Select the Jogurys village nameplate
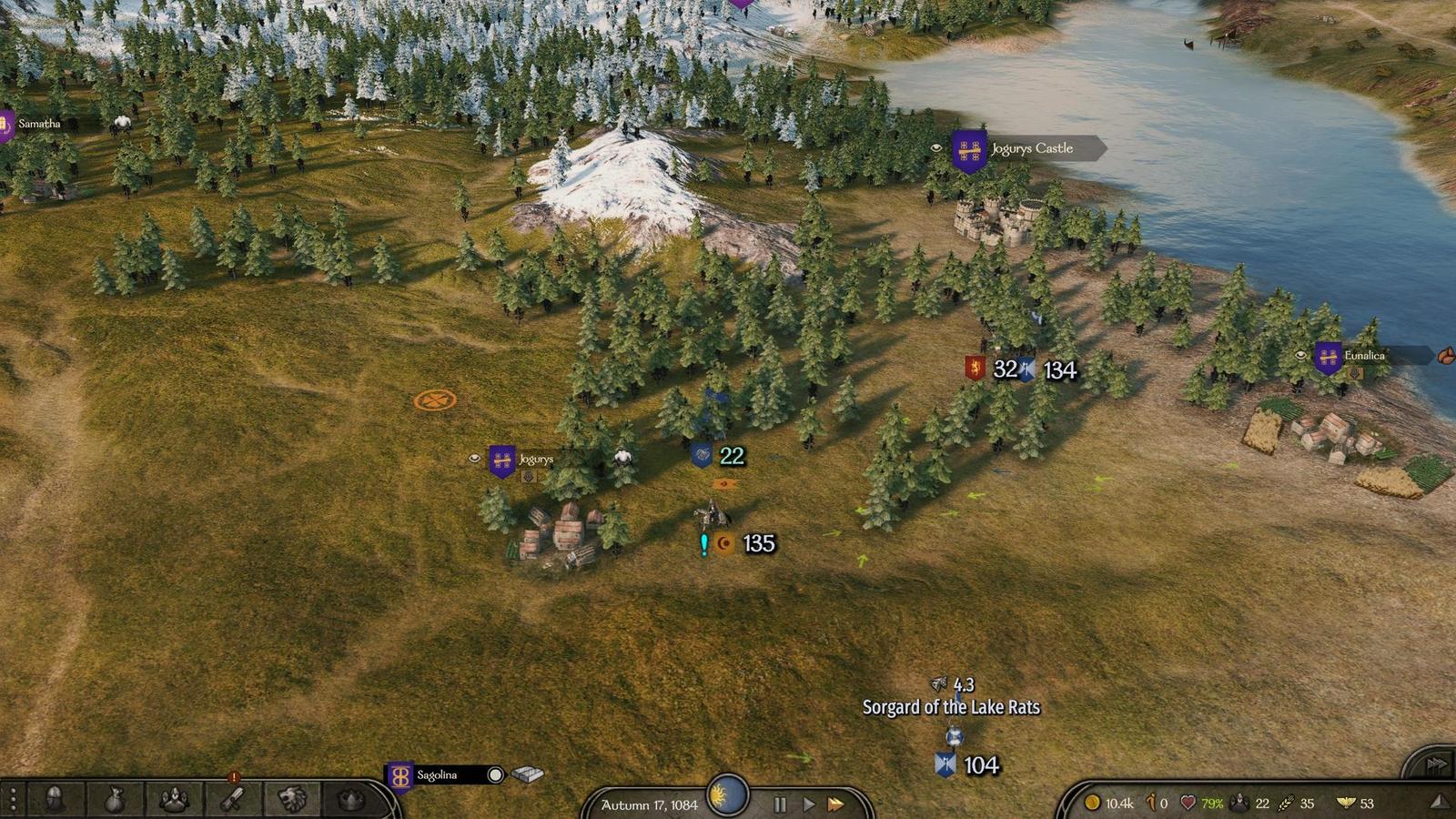1456x819 pixels. click(x=535, y=459)
